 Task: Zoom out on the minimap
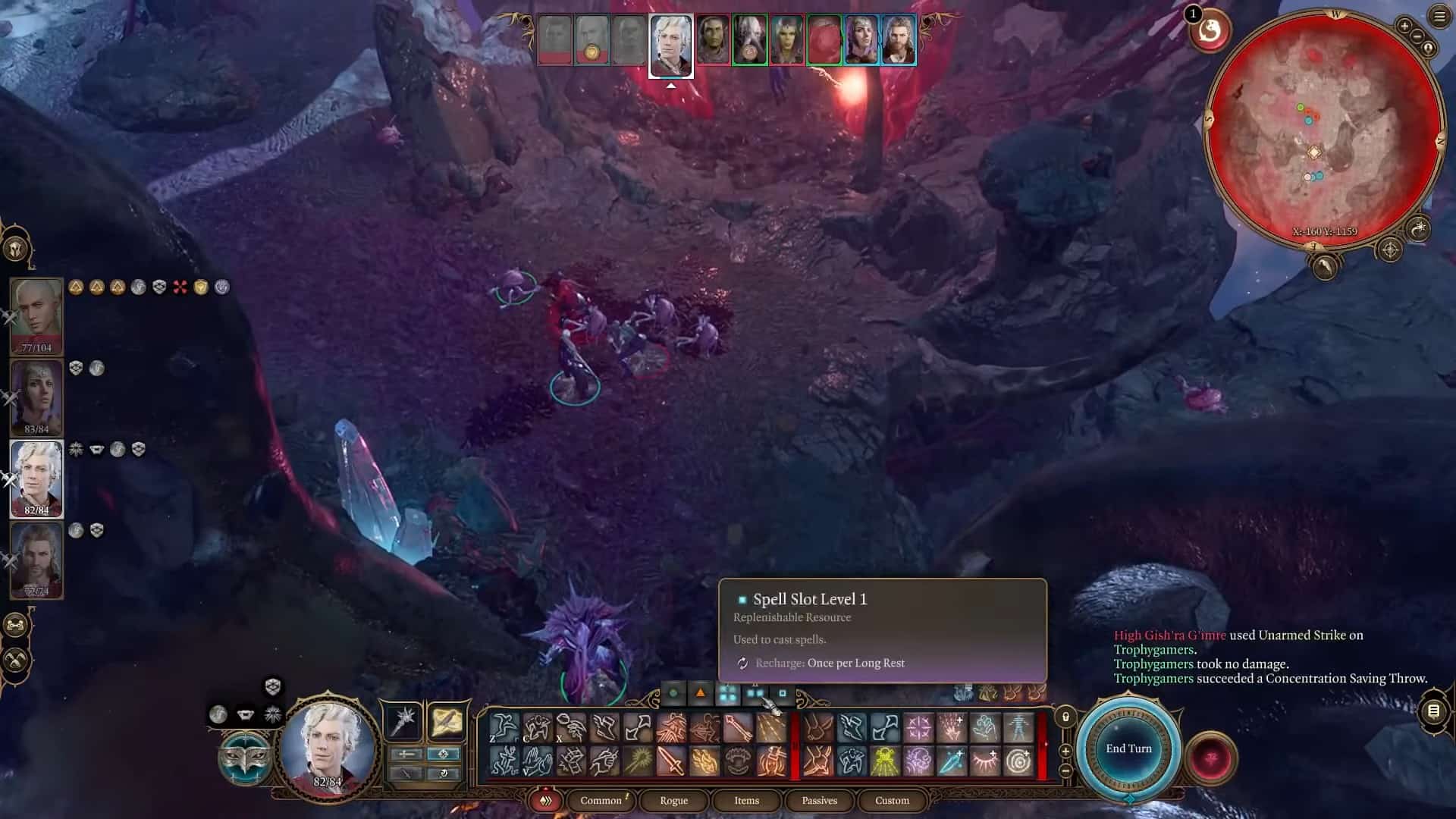[x=1417, y=37]
